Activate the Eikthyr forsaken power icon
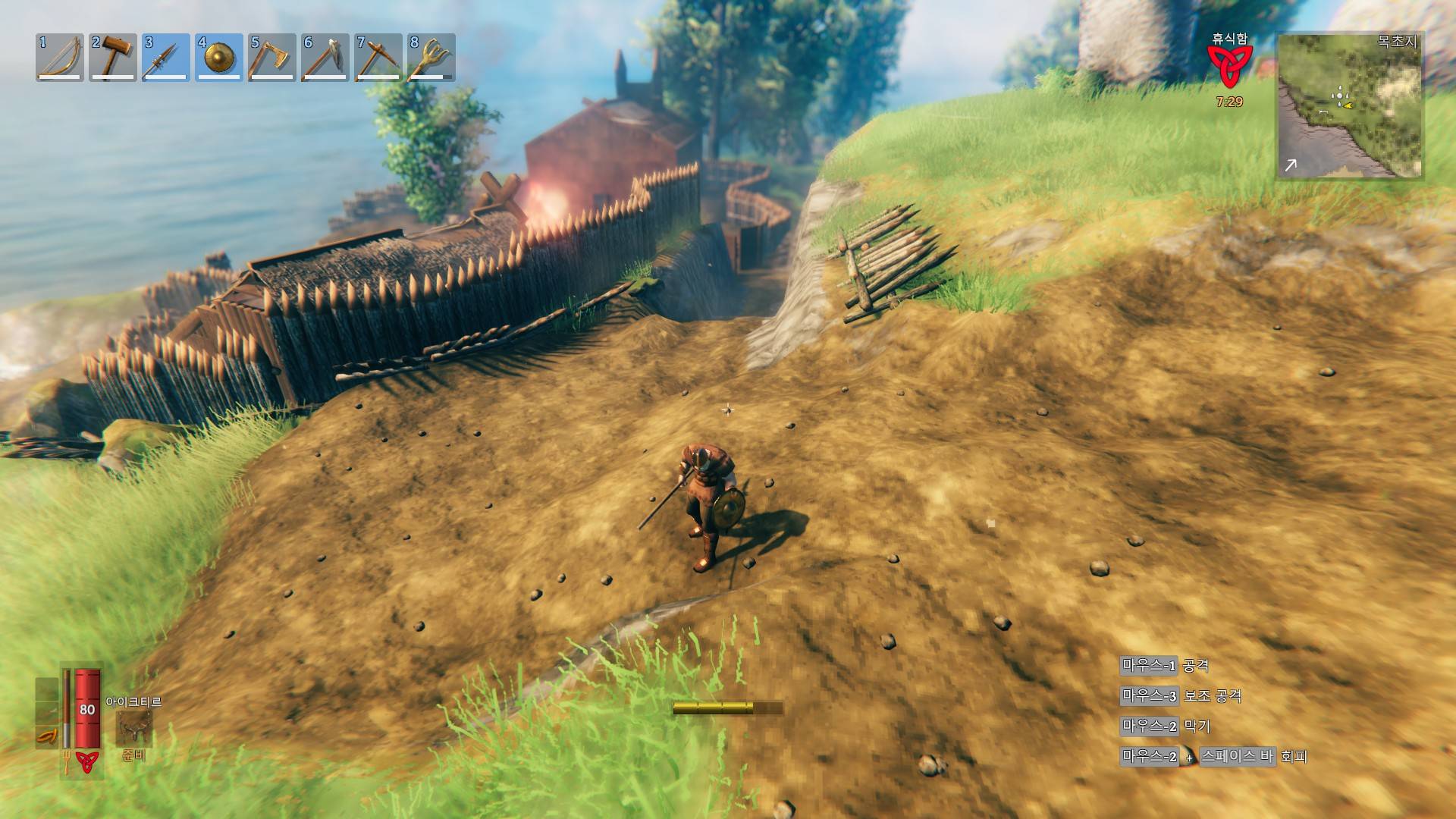The height and width of the screenshot is (819, 1456). point(133,728)
